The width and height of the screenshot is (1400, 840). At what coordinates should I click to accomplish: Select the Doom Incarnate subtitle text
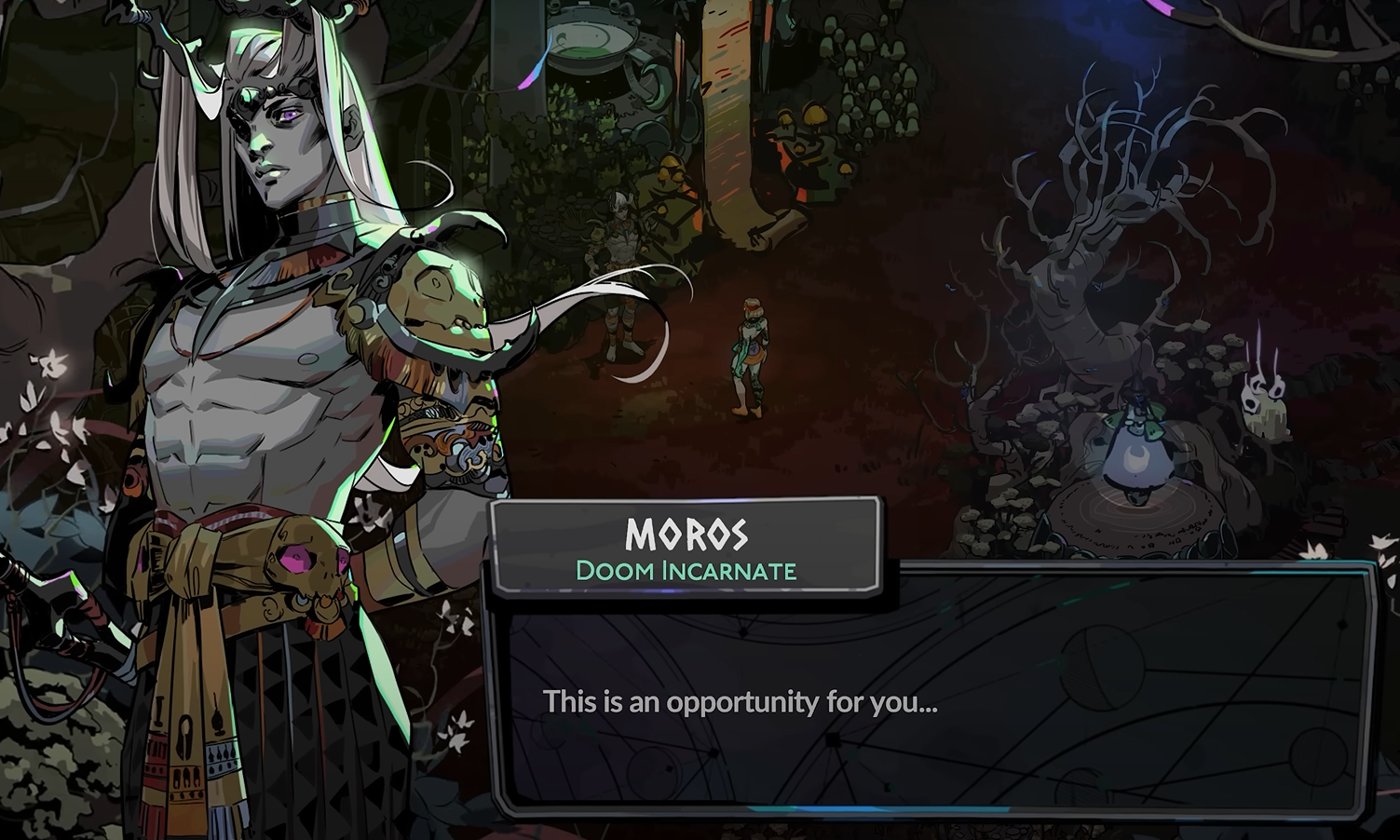click(x=686, y=571)
